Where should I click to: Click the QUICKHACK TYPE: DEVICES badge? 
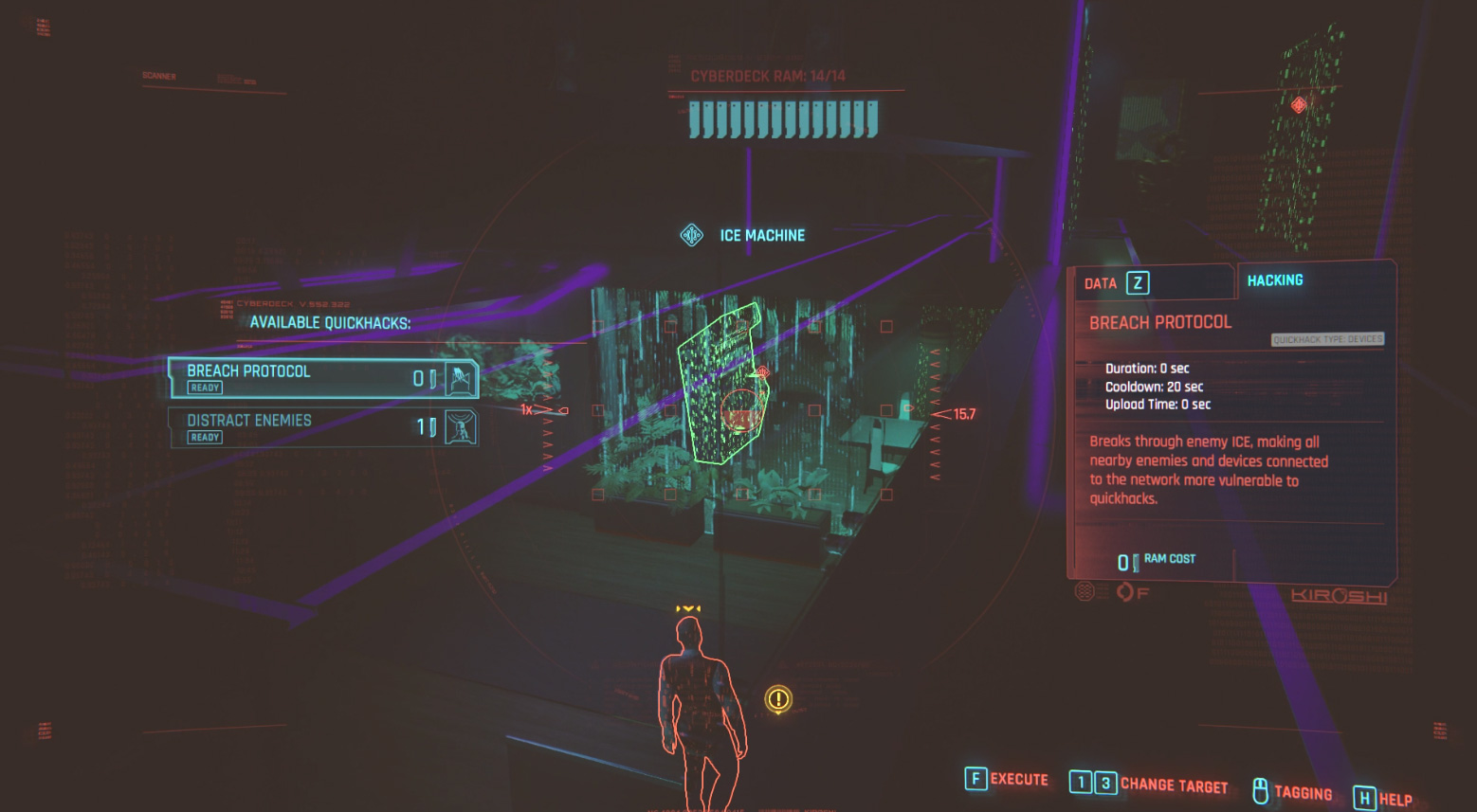1327,339
